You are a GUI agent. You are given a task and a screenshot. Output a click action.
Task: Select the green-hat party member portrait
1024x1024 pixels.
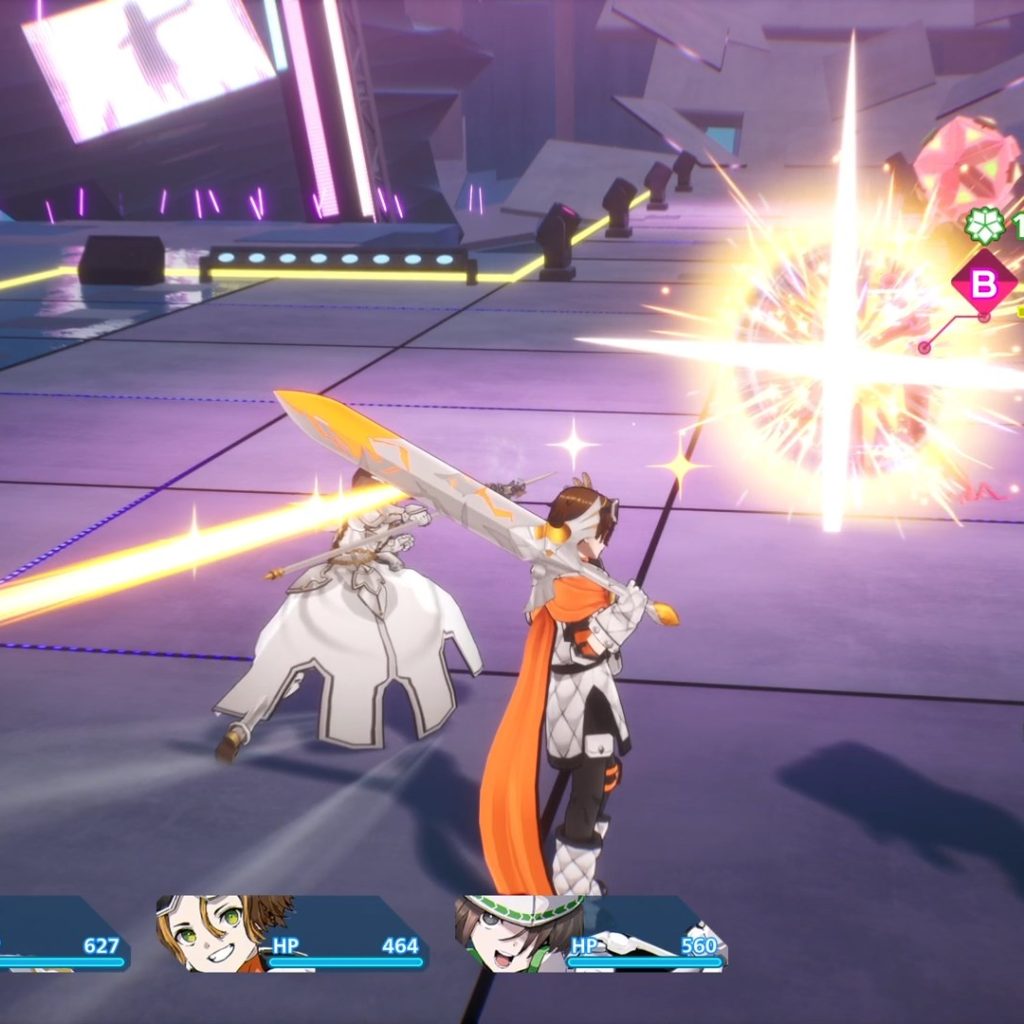[512, 932]
